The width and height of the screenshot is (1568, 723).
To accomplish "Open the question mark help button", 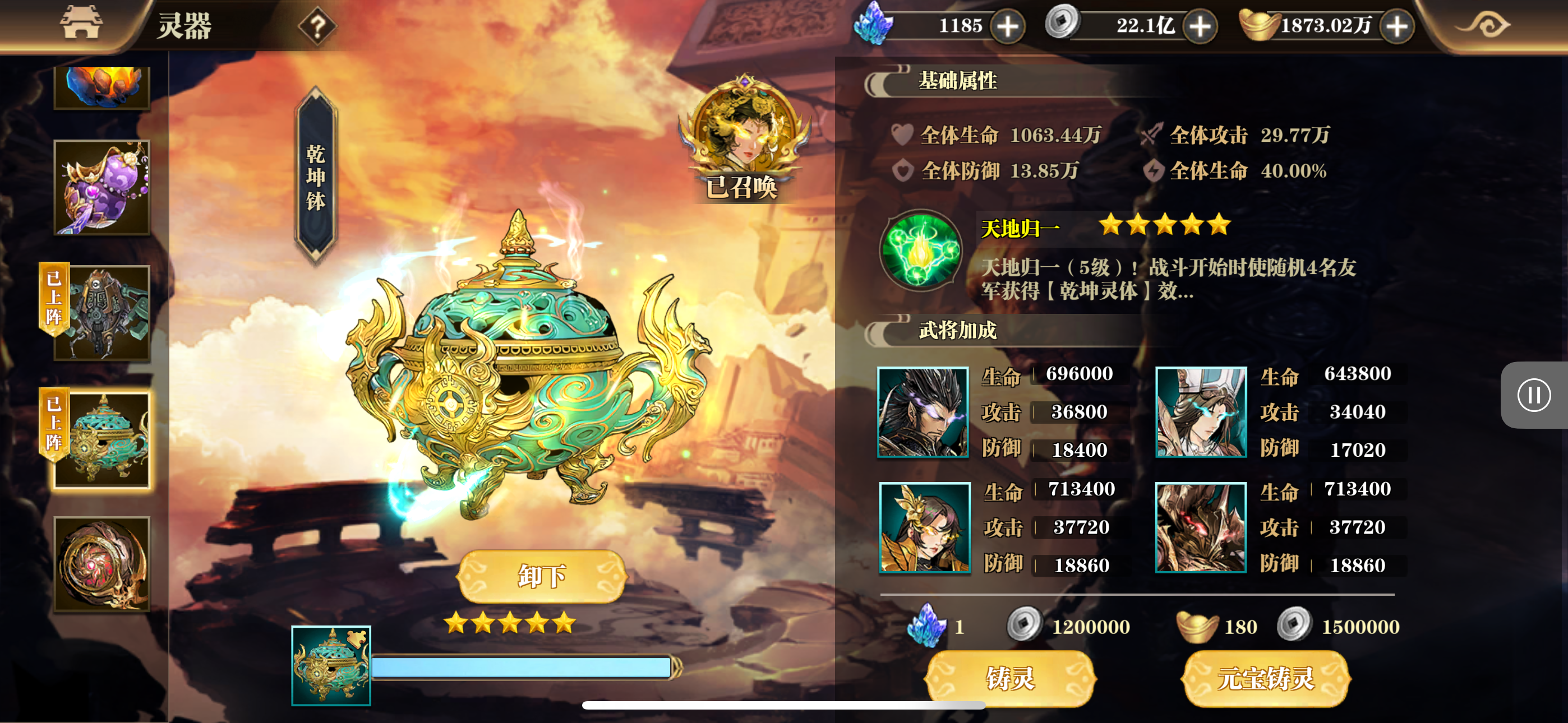I will point(317,27).
